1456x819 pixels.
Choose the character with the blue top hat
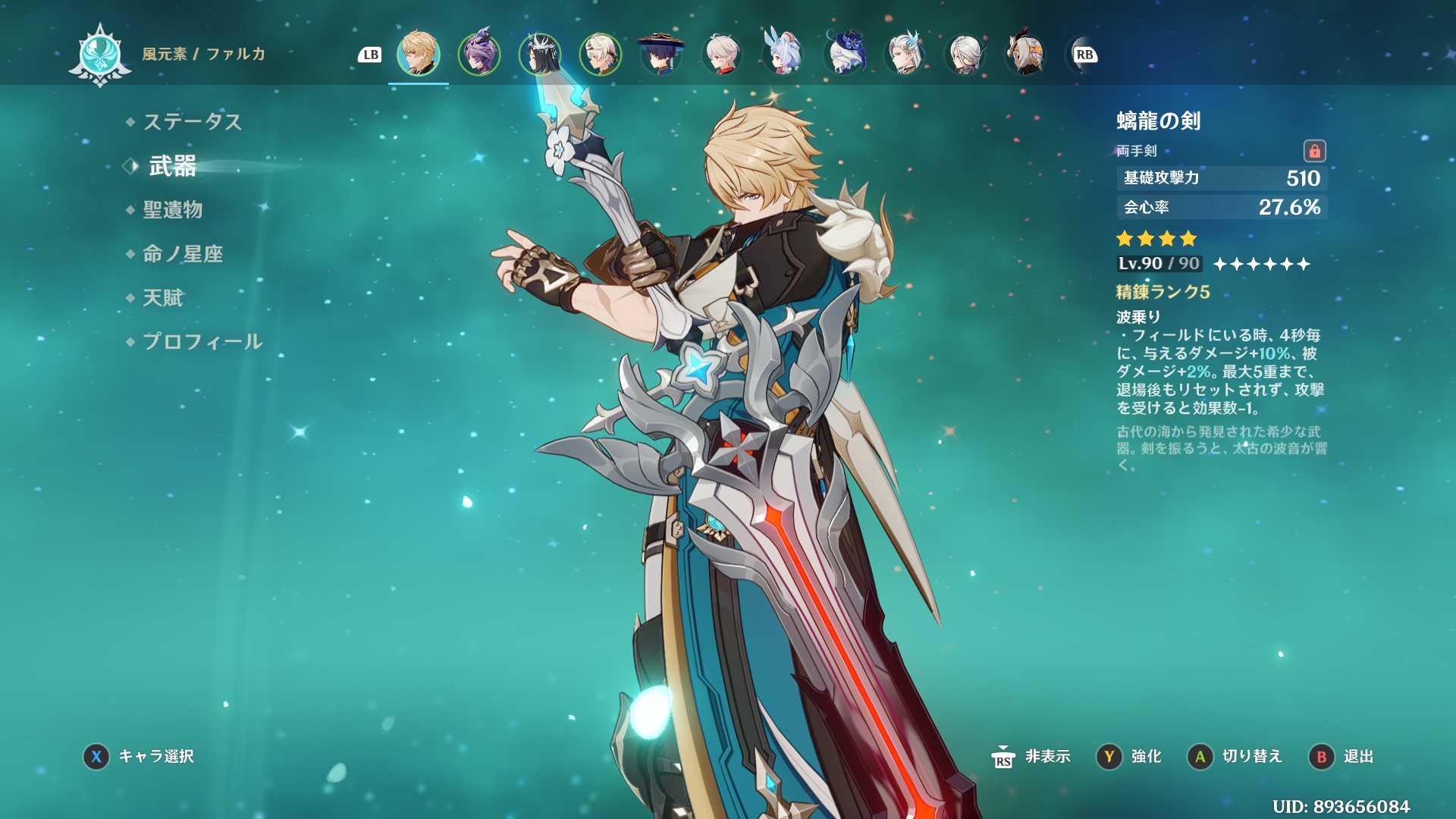point(843,54)
